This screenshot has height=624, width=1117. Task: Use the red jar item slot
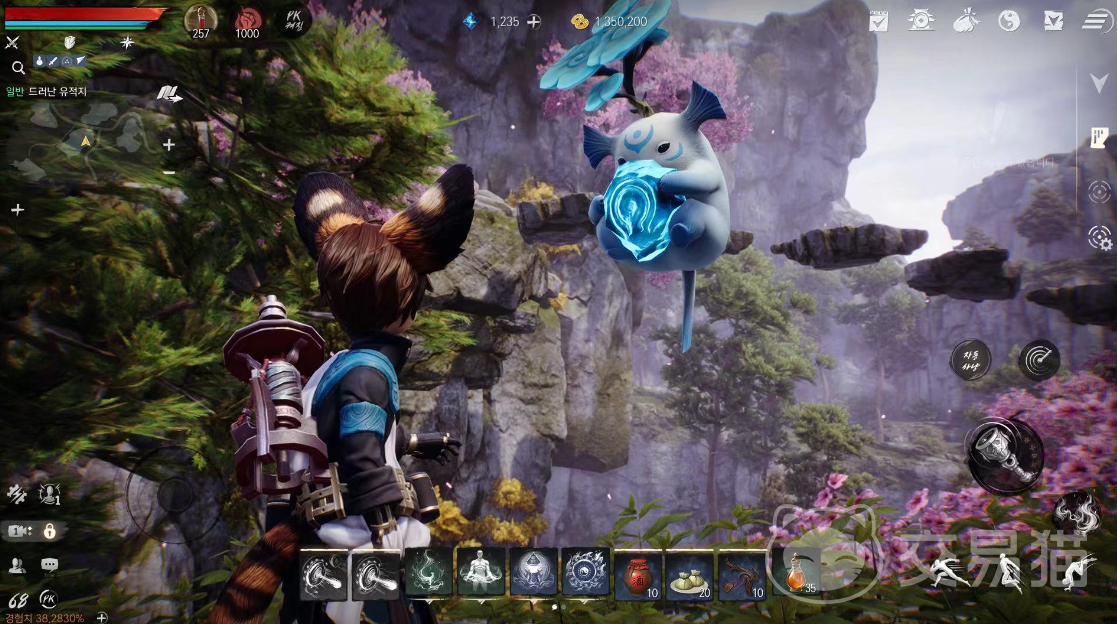(x=638, y=575)
